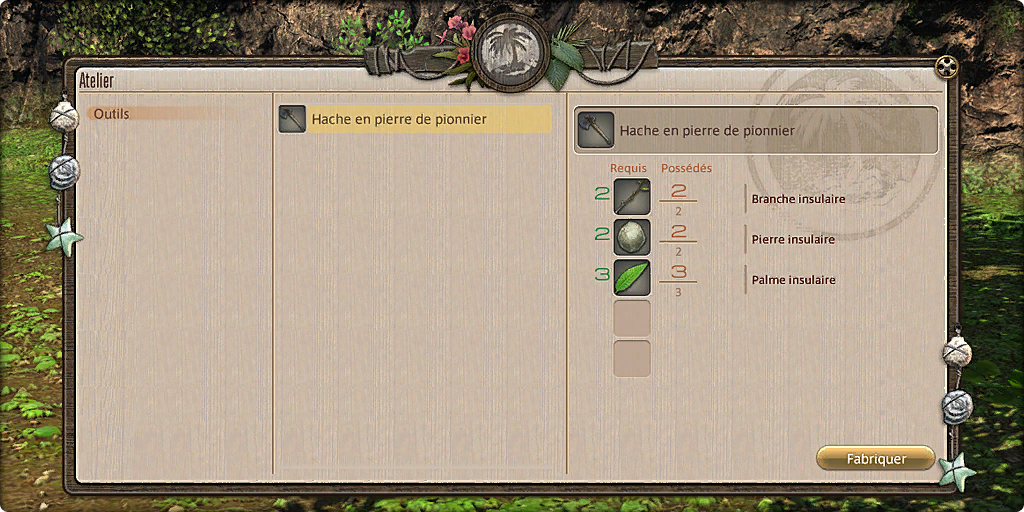Click the recipe detail axe icon
The height and width of the screenshot is (512, 1024).
pos(596,130)
